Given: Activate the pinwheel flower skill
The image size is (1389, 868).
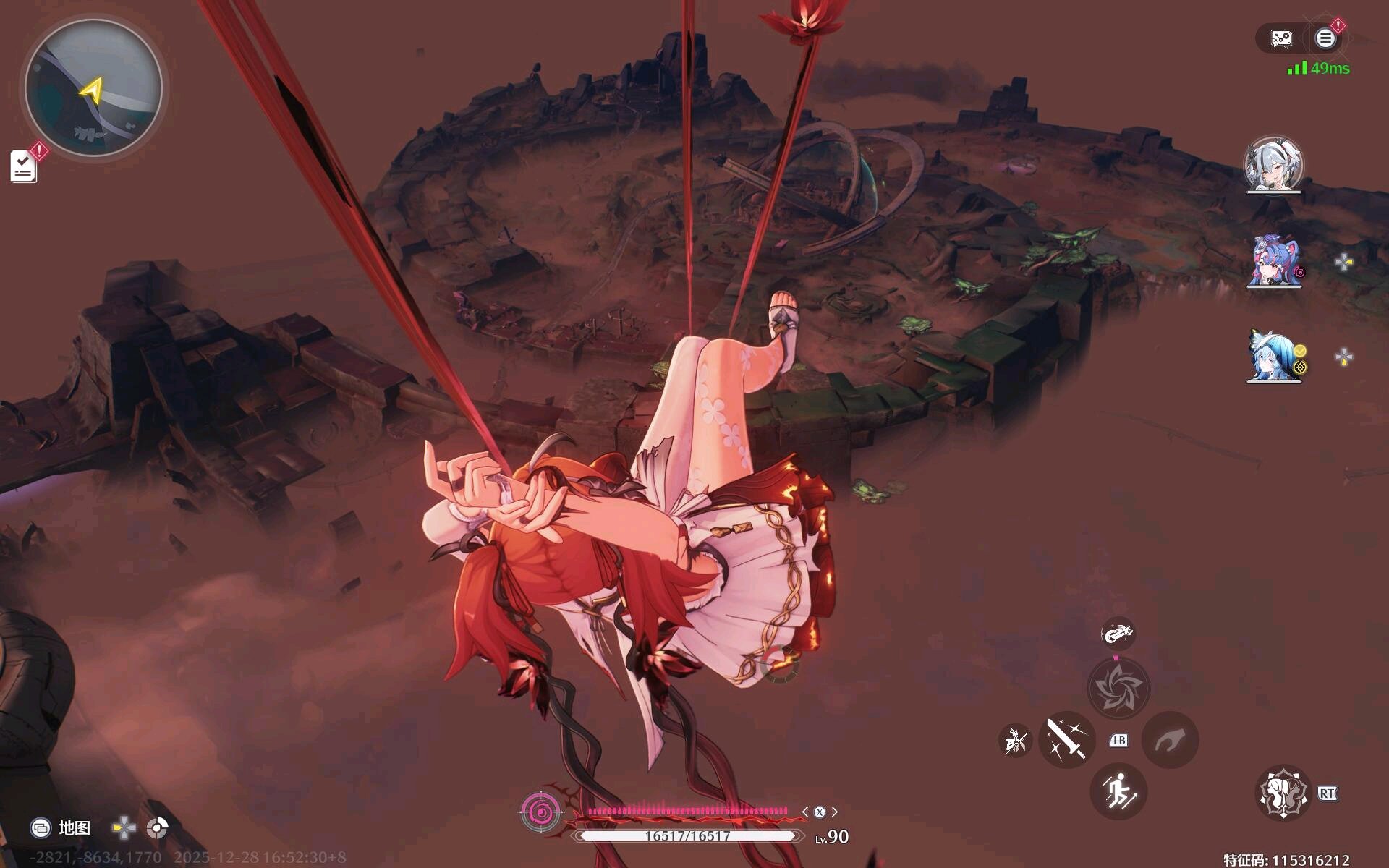Looking at the screenshot, I should 1118,687.
